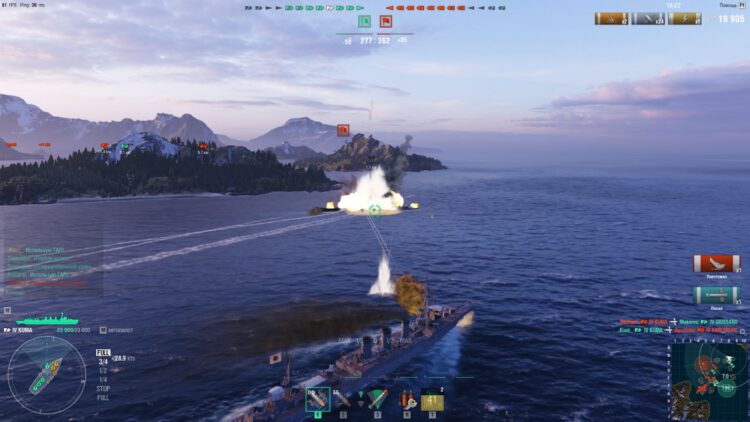Switch to the AP shell ammo slot
The width and height of the screenshot is (750, 422).
coord(345,399)
